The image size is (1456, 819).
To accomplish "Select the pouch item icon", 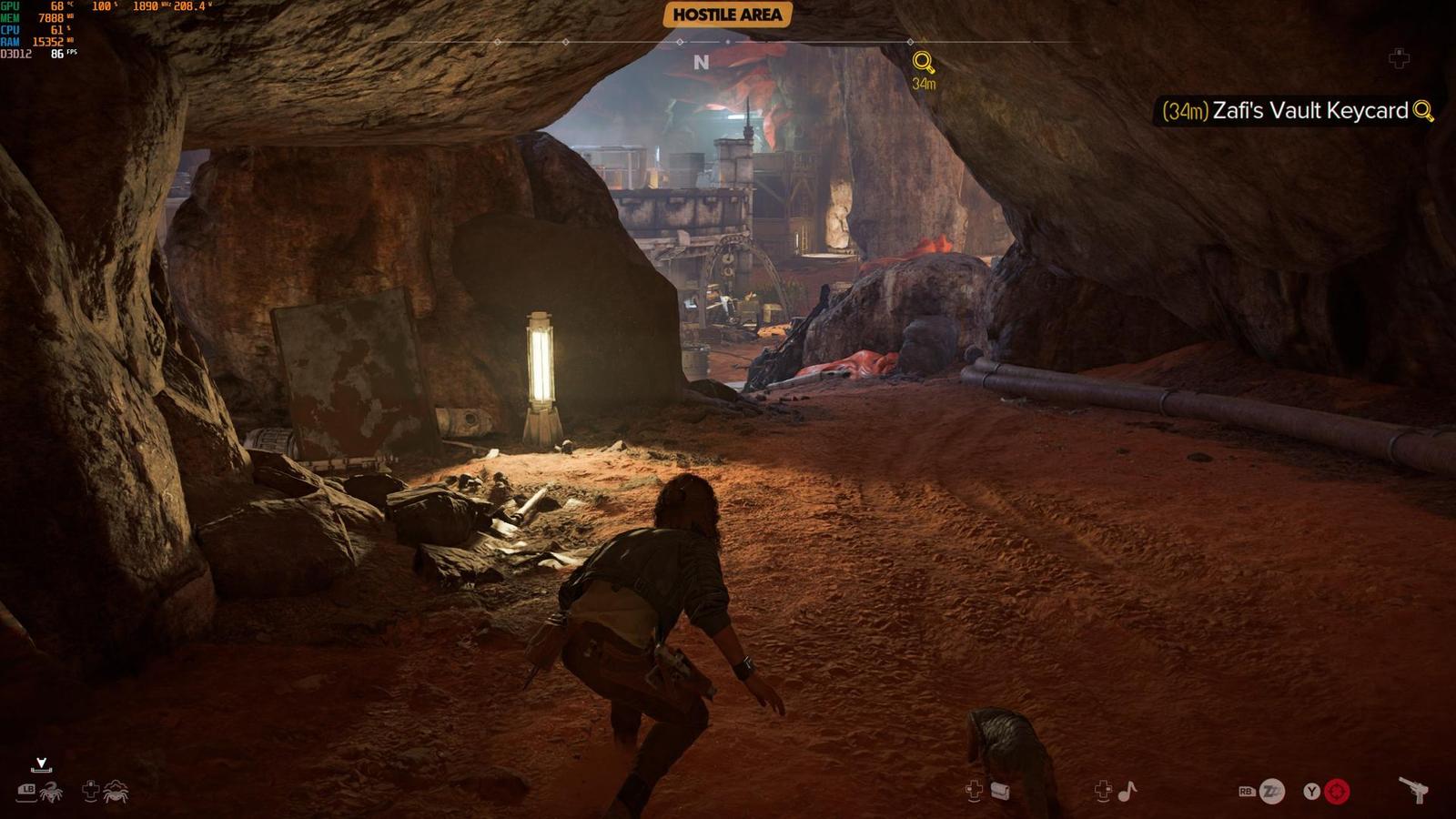I will click(1000, 791).
